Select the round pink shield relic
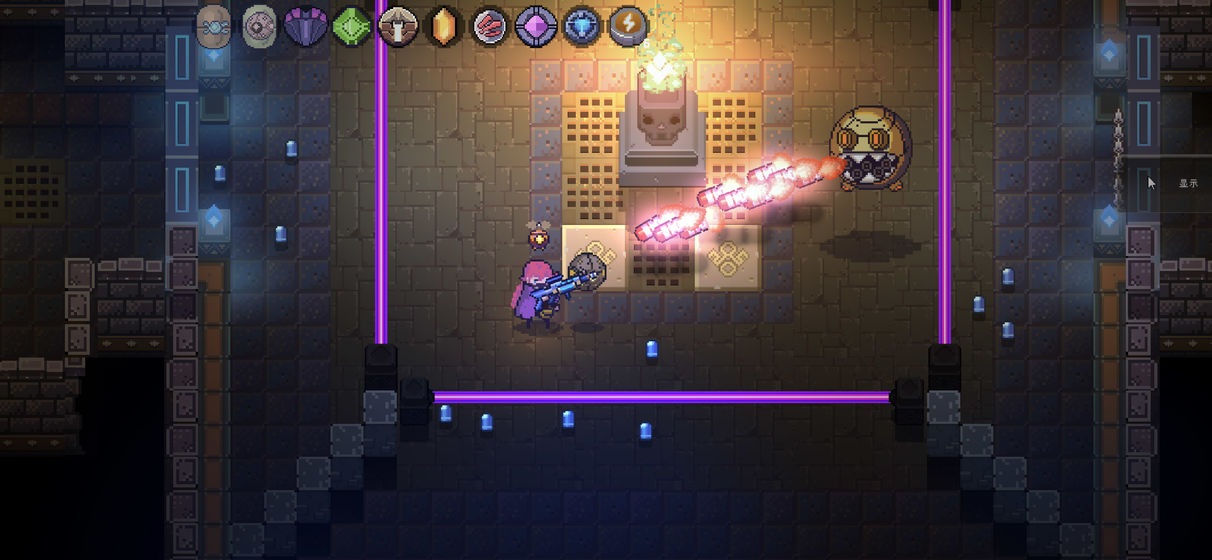This screenshot has width=1212, height=560. 260,26
